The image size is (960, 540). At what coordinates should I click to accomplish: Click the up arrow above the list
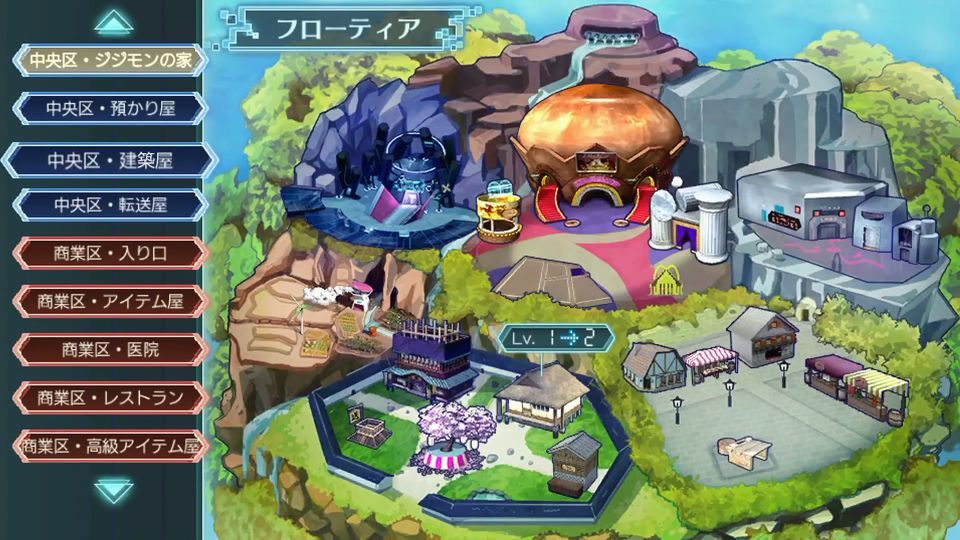click(114, 22)
